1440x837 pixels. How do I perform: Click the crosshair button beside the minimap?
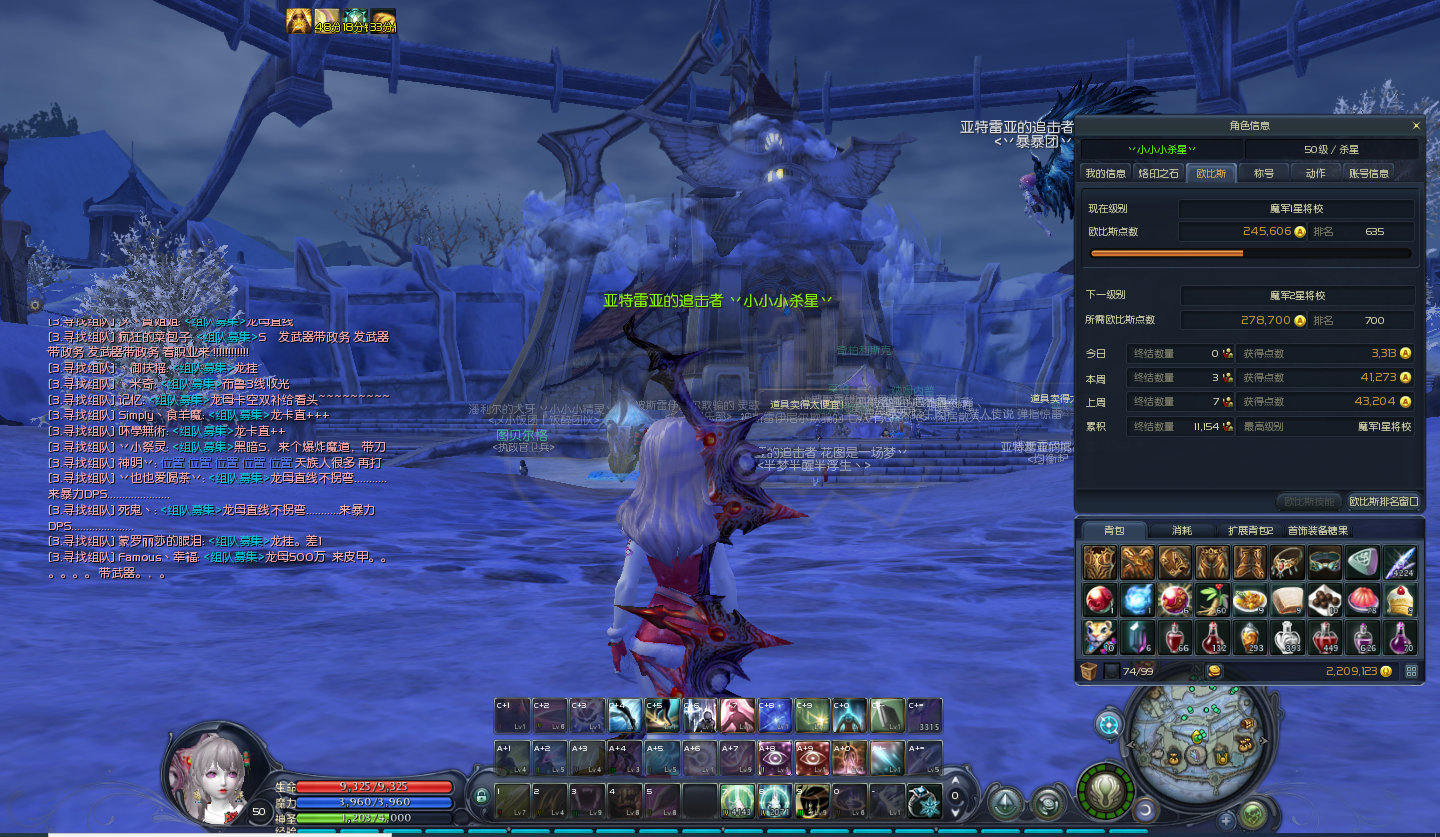[1108, 724]
